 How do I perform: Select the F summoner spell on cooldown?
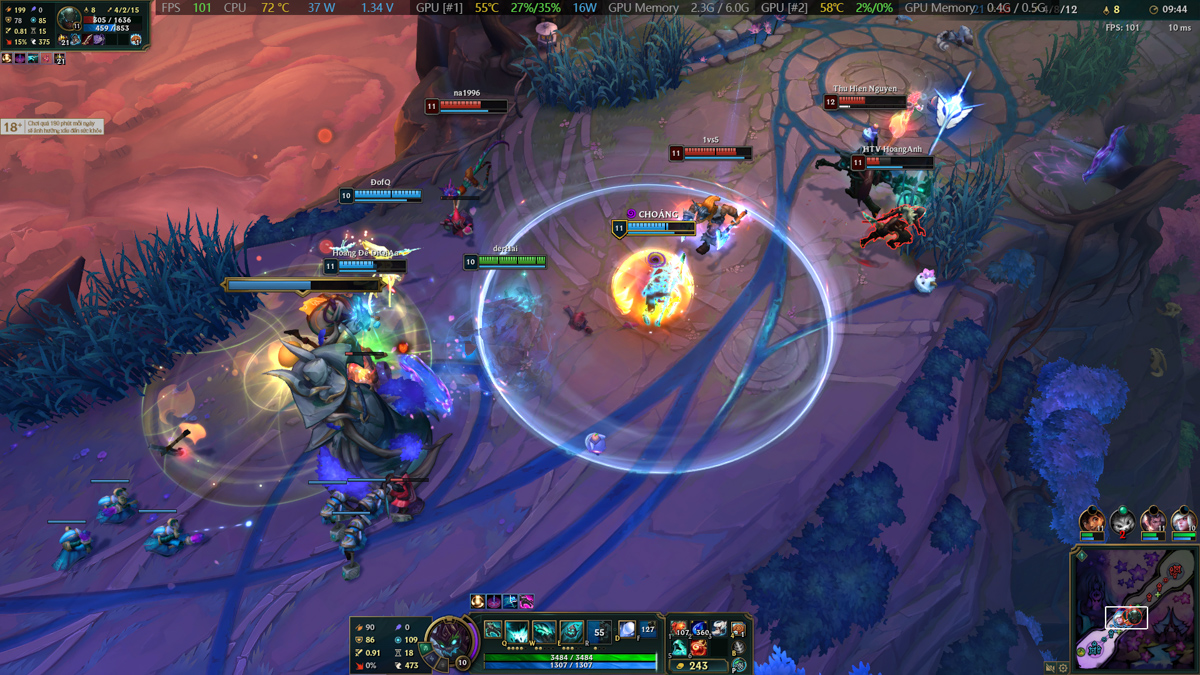click(x=647, y=630)
